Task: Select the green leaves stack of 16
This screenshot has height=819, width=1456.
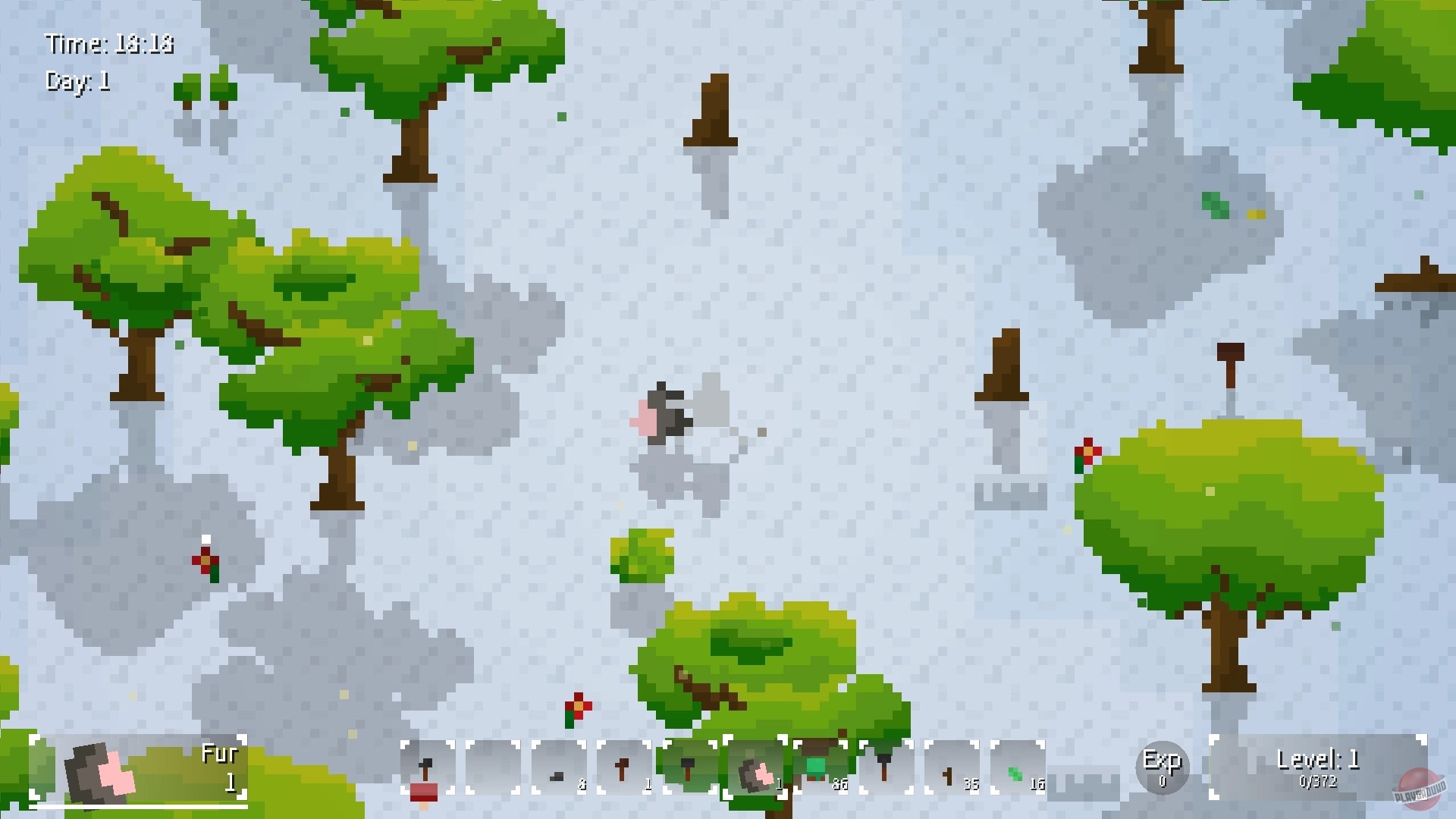Action: click(x=1016, y=770)
